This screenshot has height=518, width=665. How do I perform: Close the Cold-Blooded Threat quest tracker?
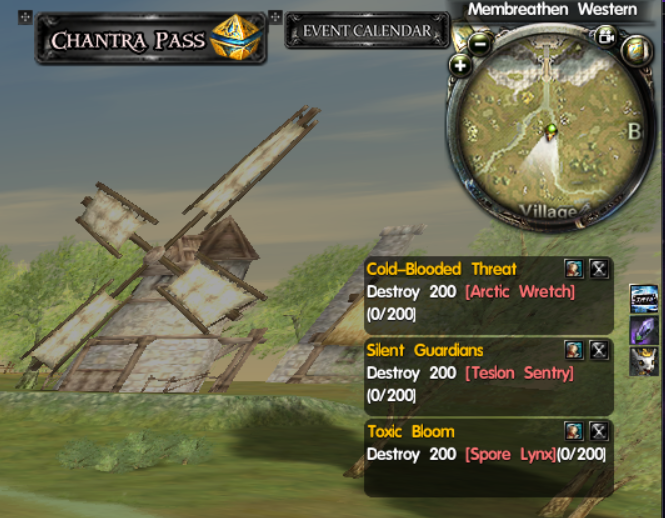point(598,268)
